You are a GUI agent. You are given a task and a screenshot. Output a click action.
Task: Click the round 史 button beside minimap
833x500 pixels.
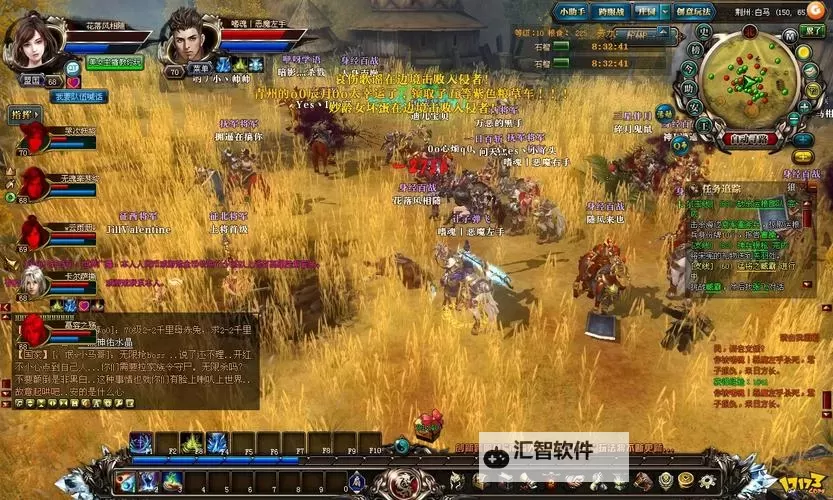(704, 29)
